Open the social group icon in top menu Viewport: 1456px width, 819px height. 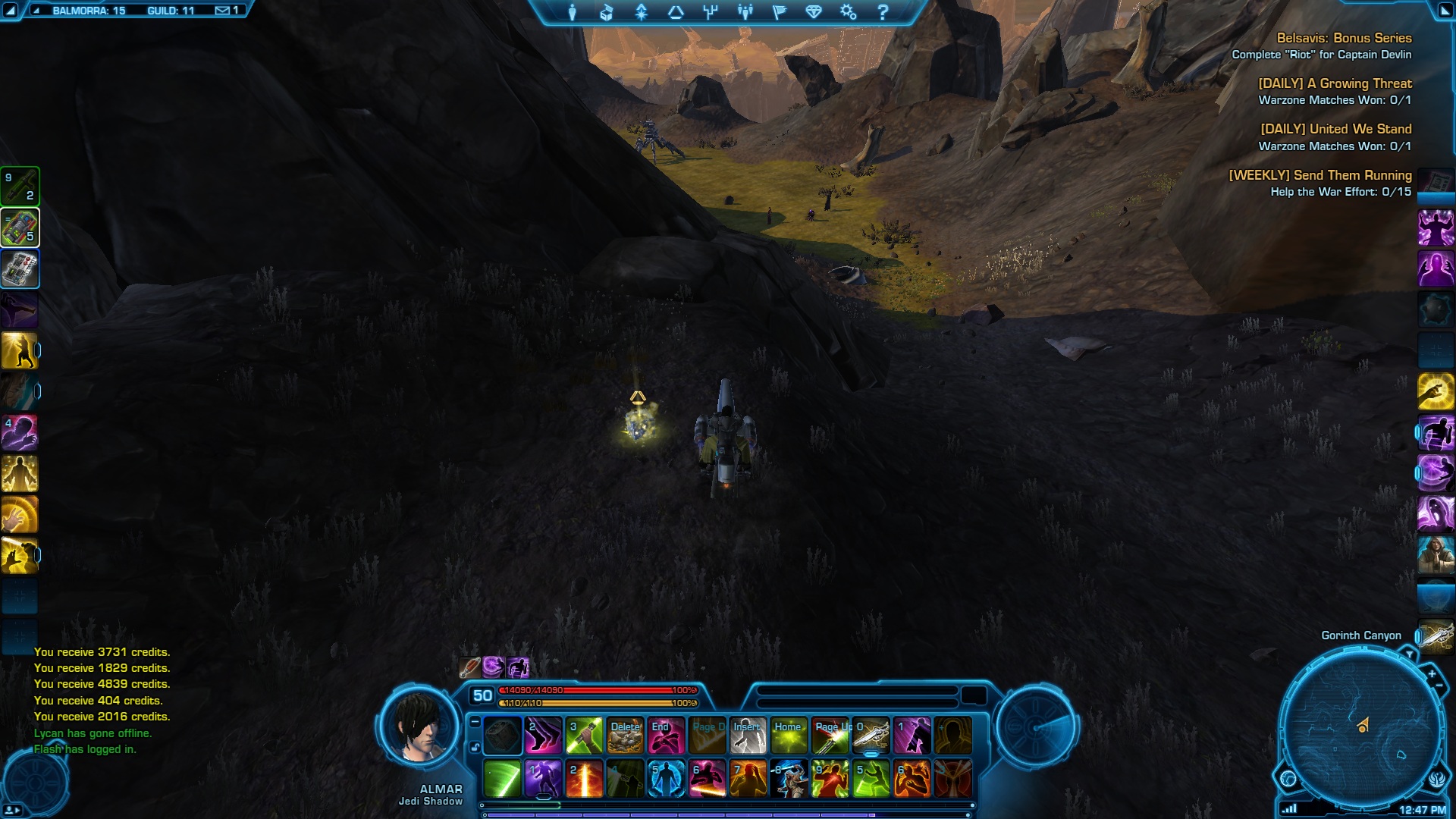[x=745, y=12]
